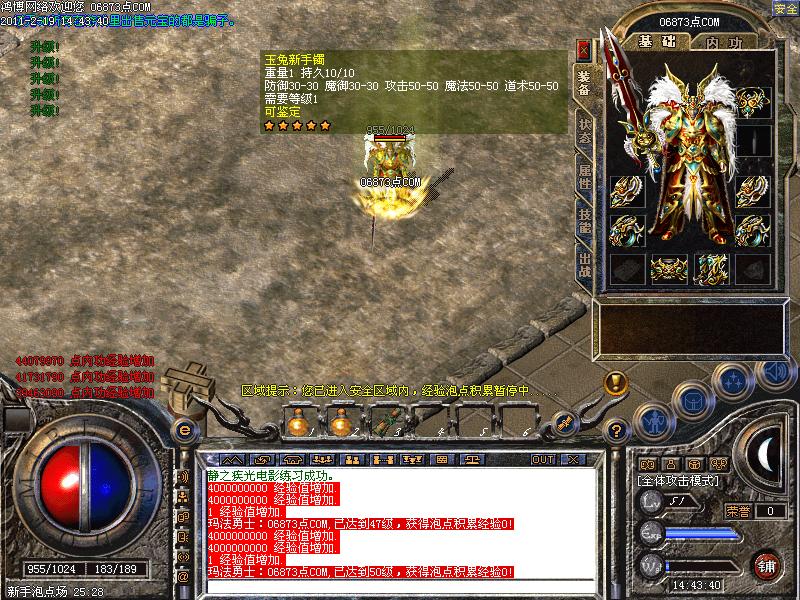
Task: Click the exclamation mark notice button
Action: (616, 381)
